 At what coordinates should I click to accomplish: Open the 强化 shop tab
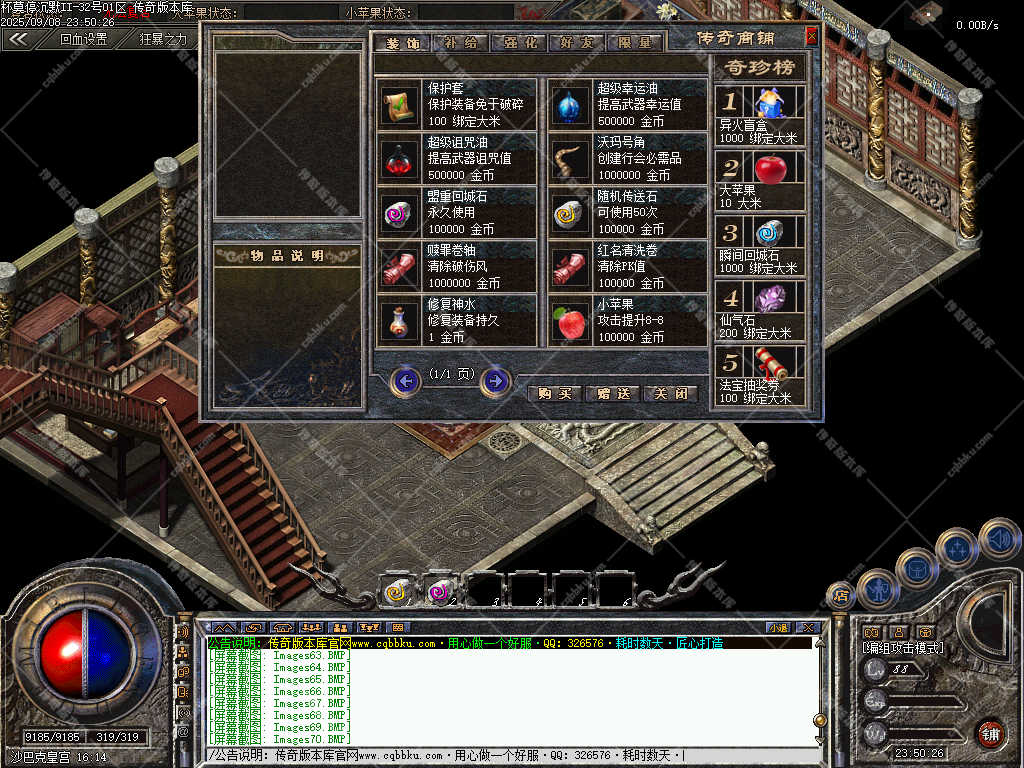521,43
